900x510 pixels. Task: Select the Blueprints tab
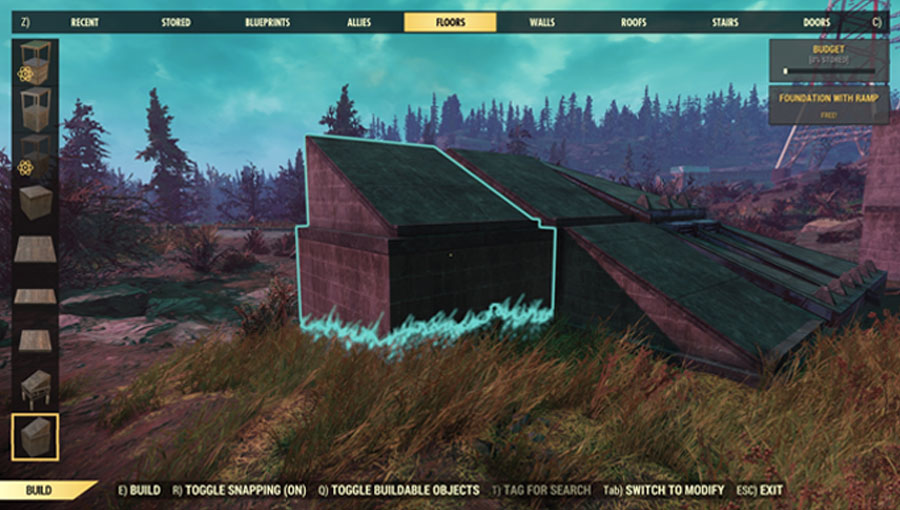click(266, 22)
